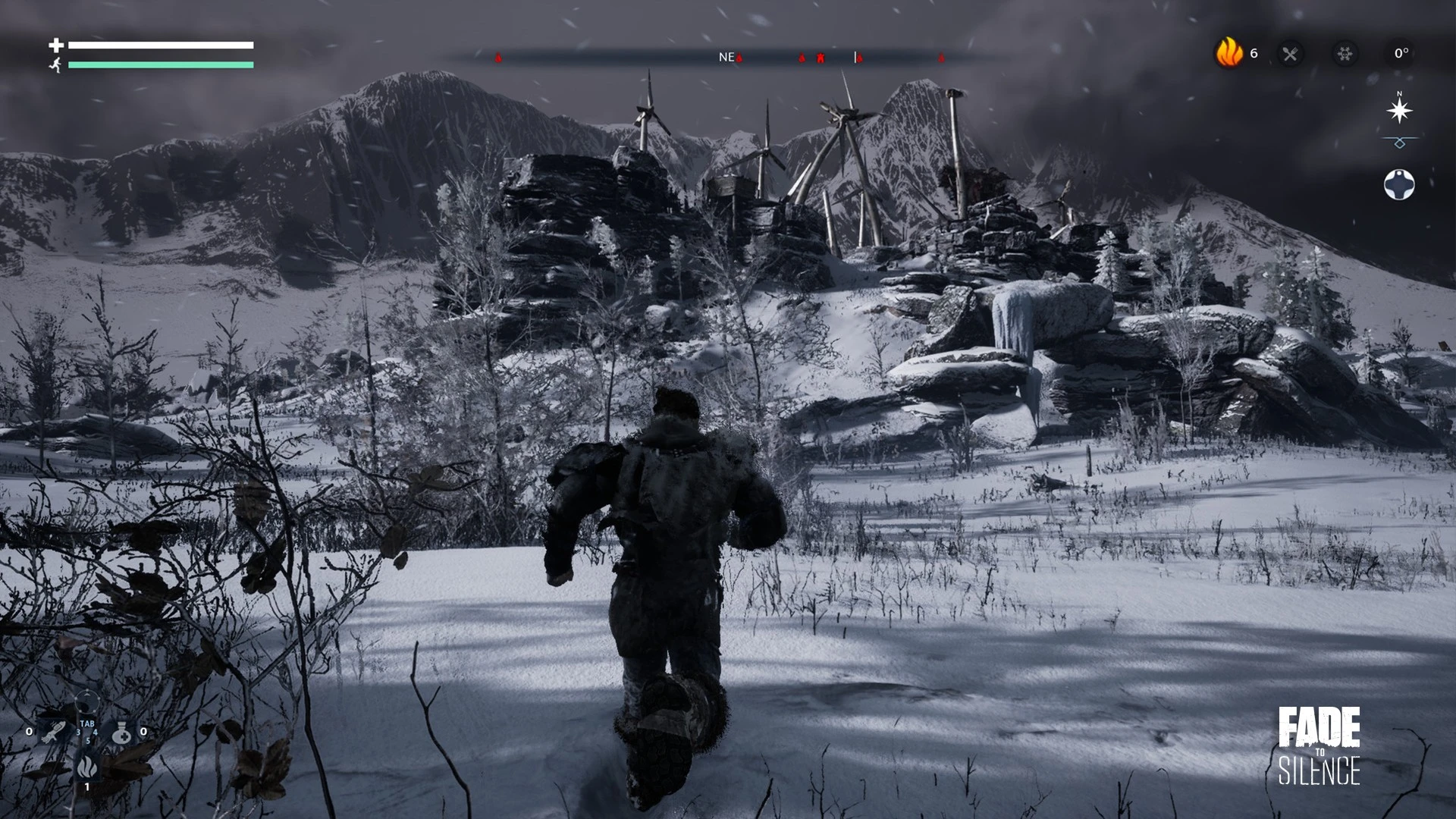Click the circular weapon wheel above TAB
The height and width of the screenshot is (819, 1456).
(x=87, y=701)
